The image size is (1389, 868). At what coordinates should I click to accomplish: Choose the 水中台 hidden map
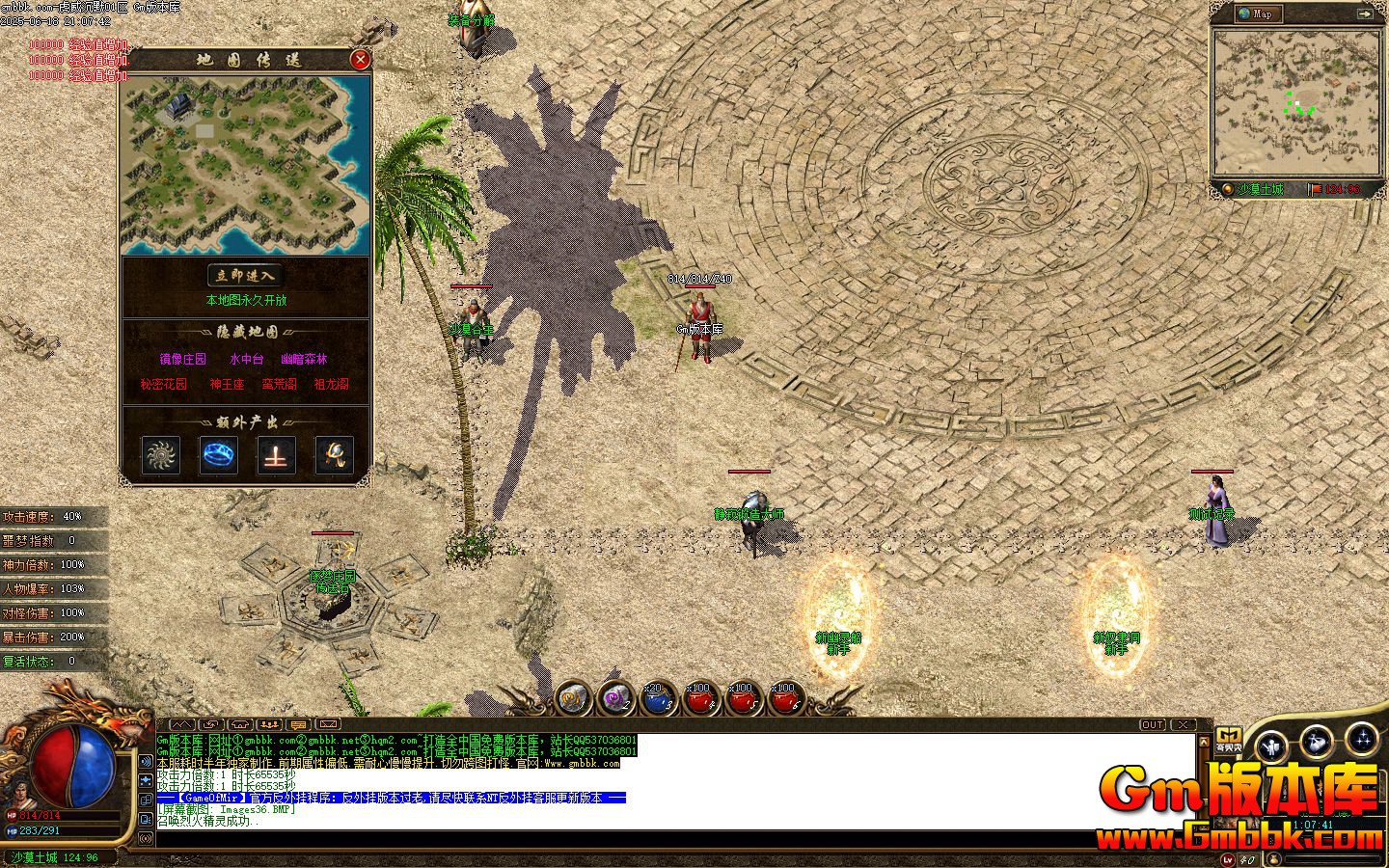point(246,359)
